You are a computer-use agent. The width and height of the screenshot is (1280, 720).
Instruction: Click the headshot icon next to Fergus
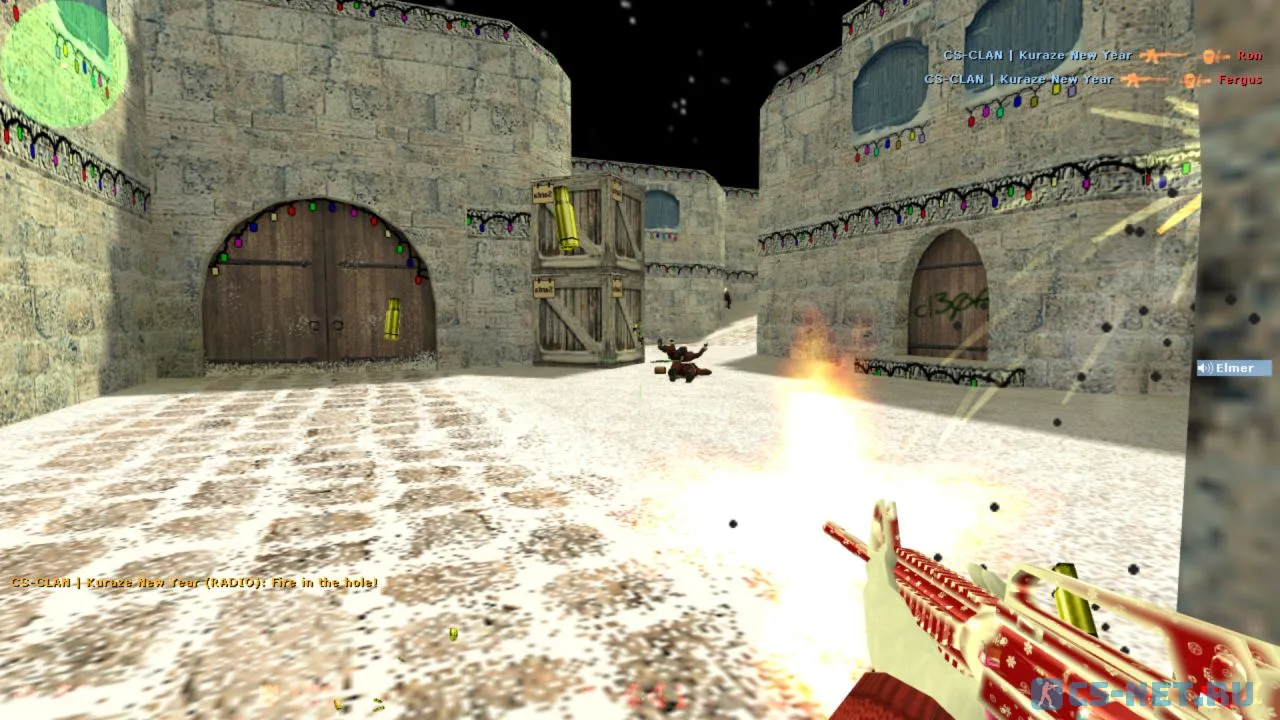tap(1189, 79)
